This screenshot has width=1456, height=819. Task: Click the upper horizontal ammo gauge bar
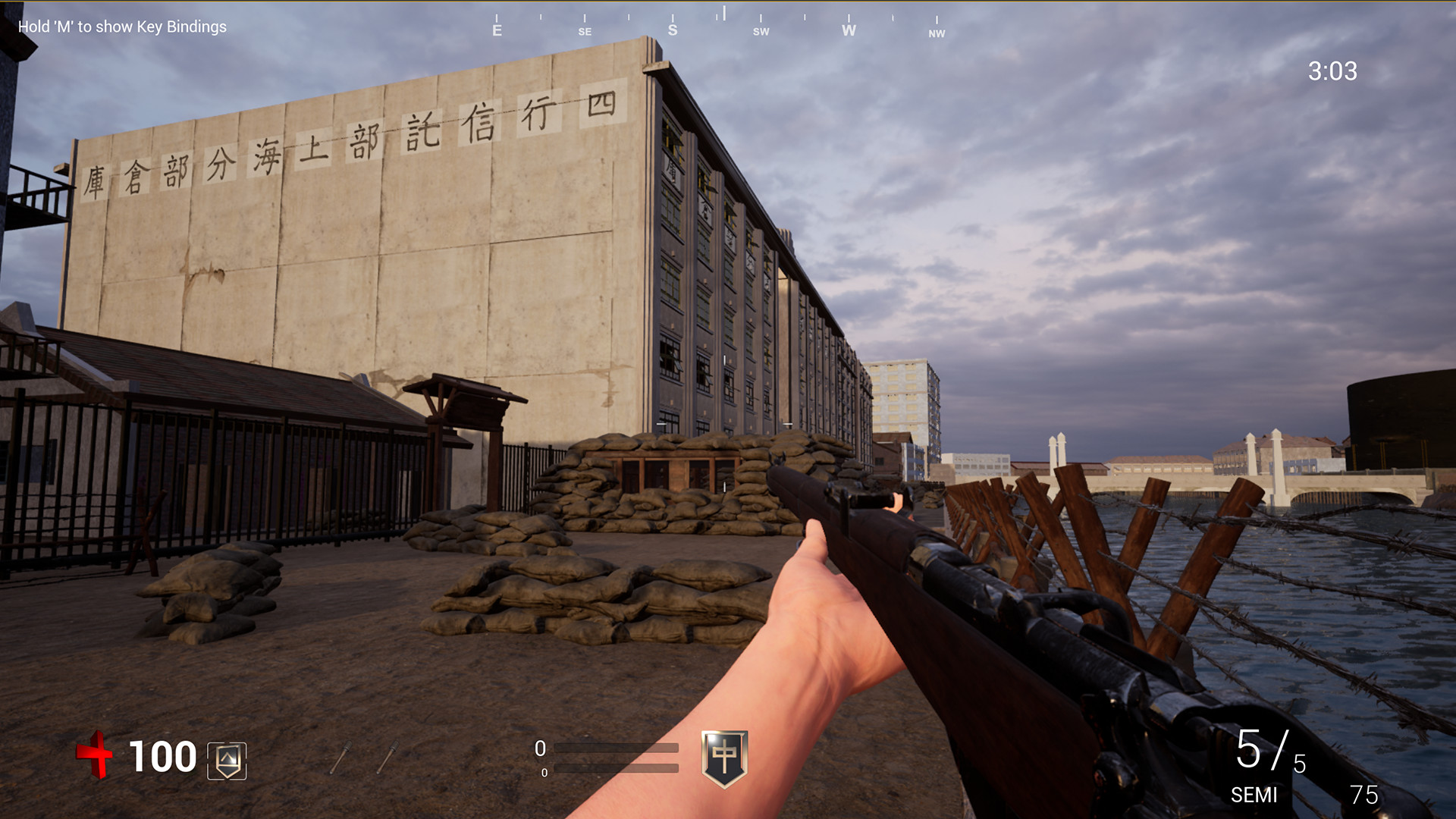click(616, 749)
